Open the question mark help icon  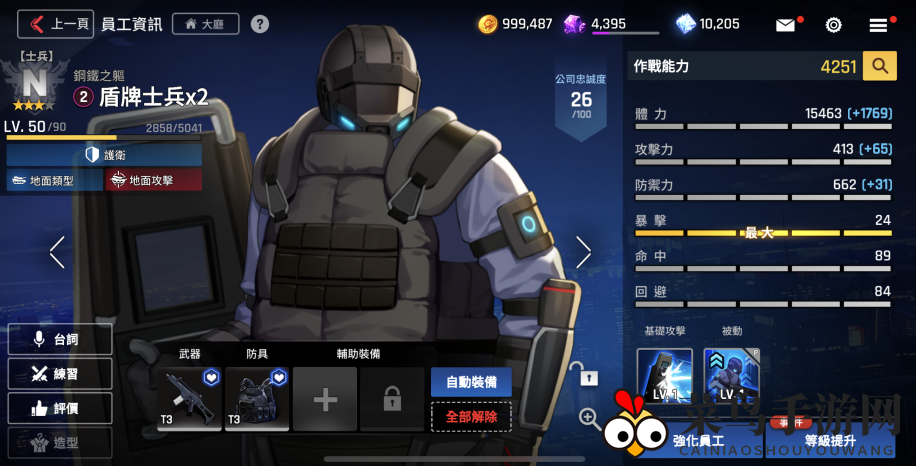[260, 23]
